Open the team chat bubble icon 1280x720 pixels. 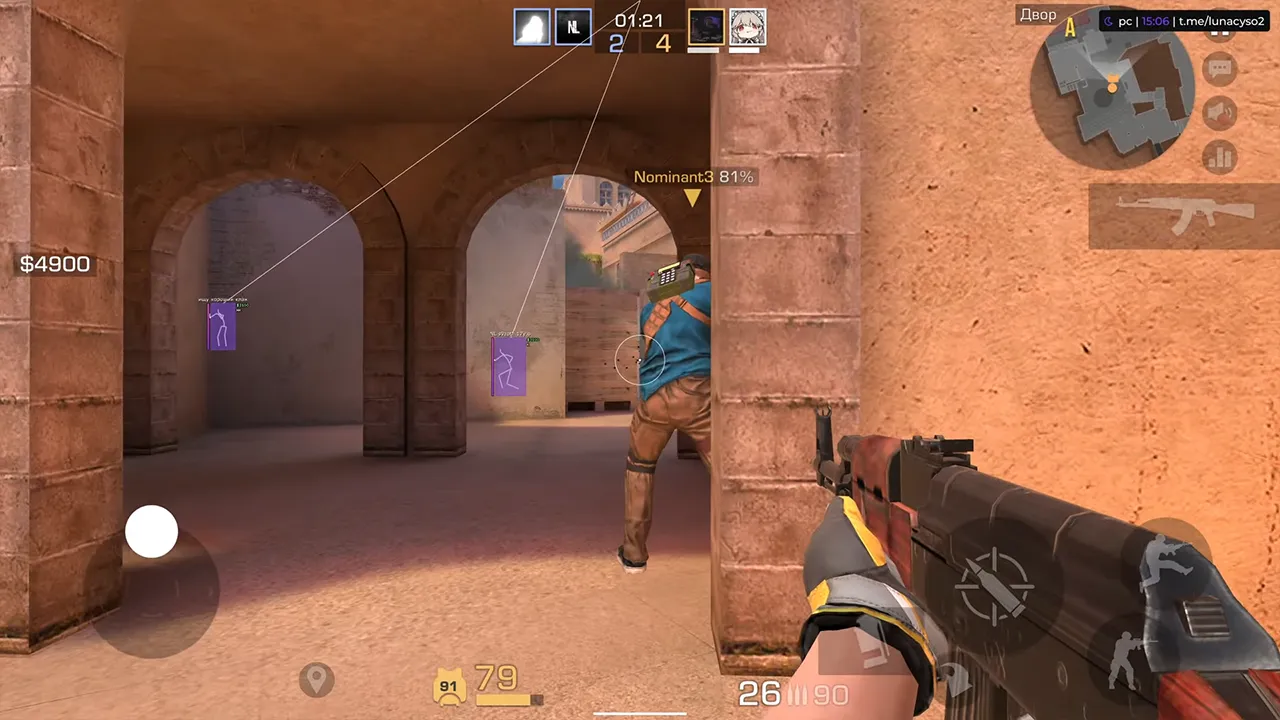1219,67
